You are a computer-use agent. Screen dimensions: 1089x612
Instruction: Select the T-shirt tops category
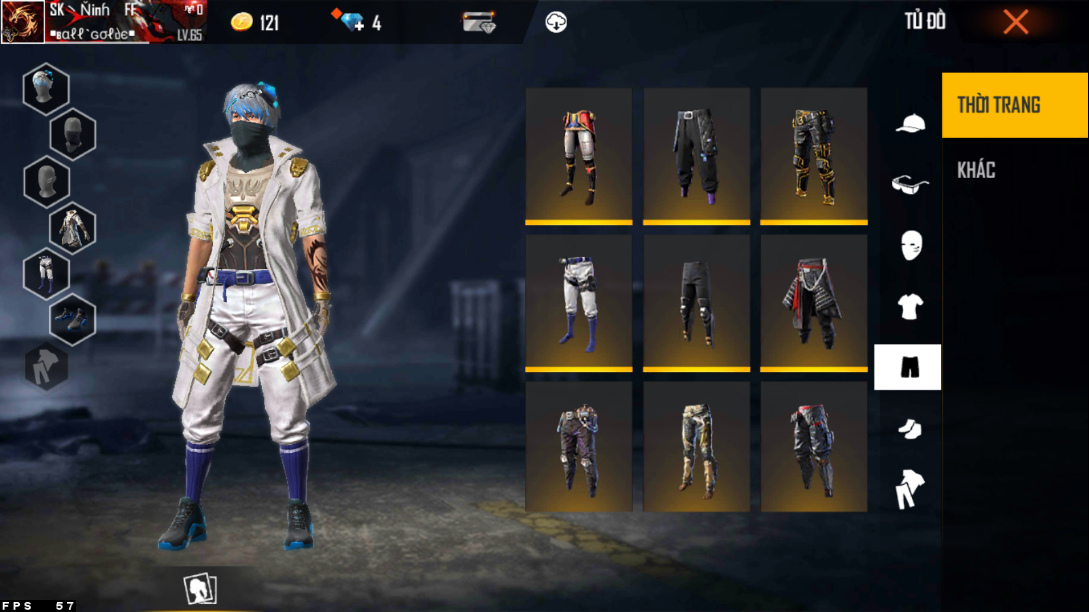909,307
